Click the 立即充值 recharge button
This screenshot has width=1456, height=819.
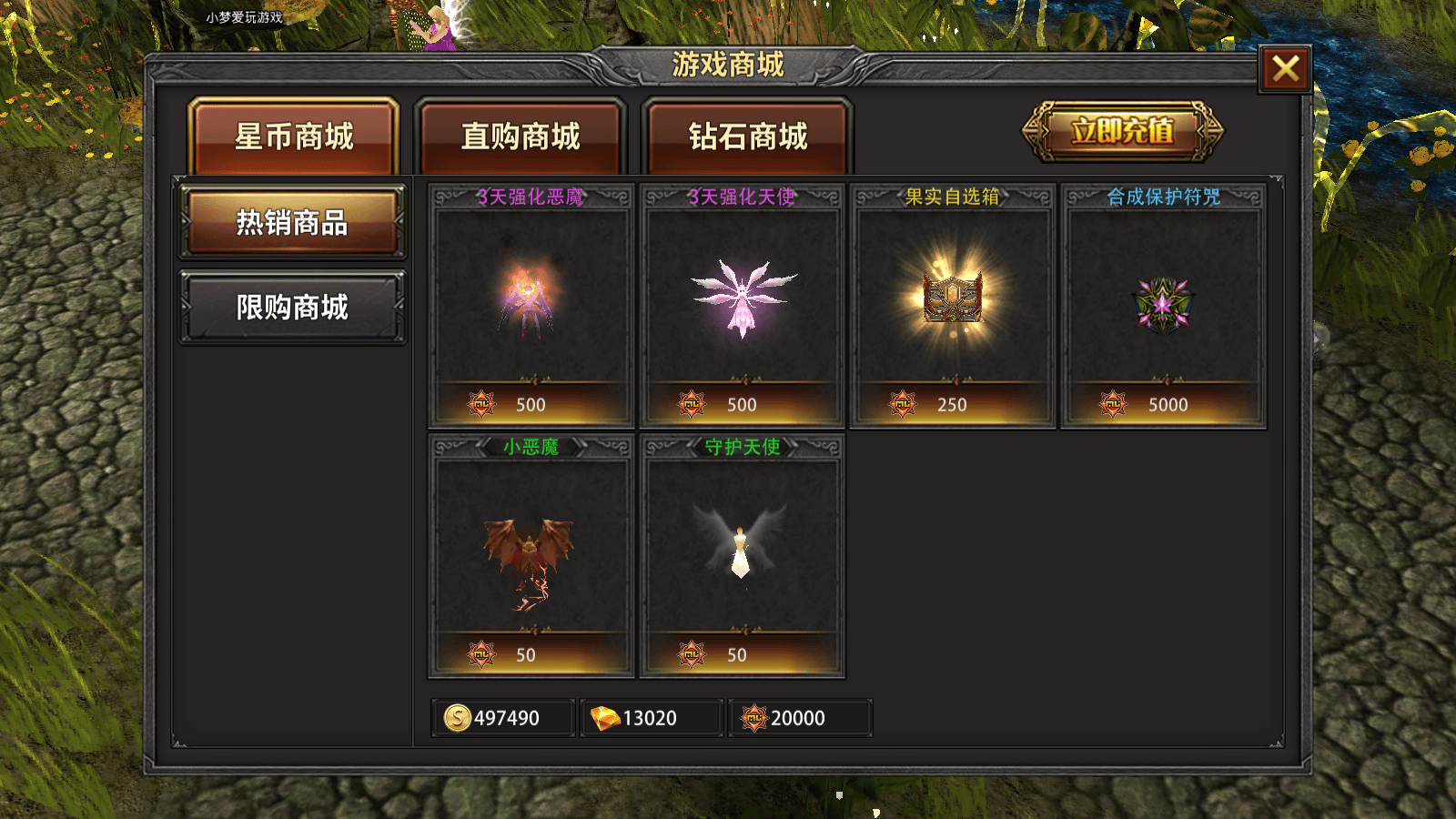[x=1122, y=131]
